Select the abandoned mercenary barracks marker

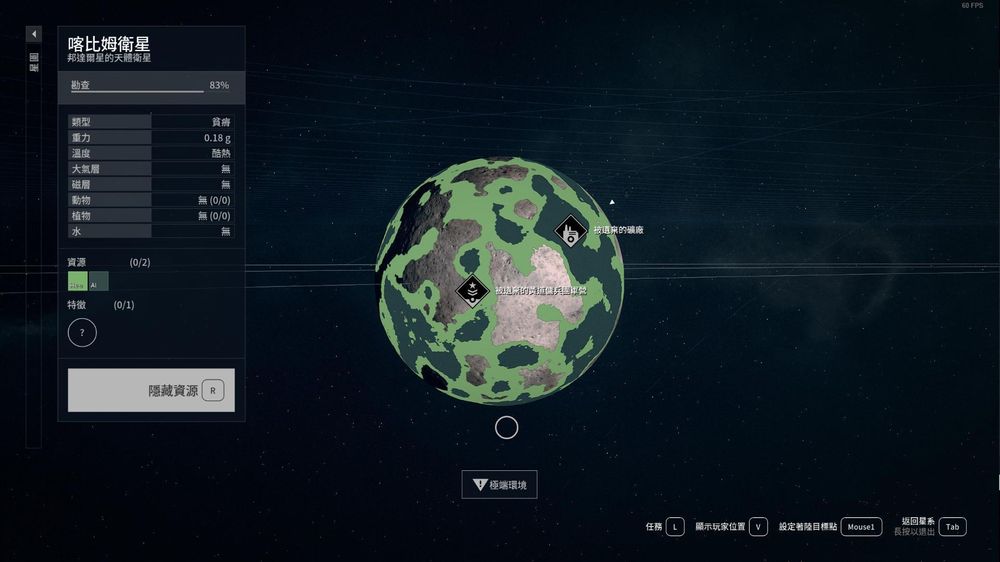point(472,291)
